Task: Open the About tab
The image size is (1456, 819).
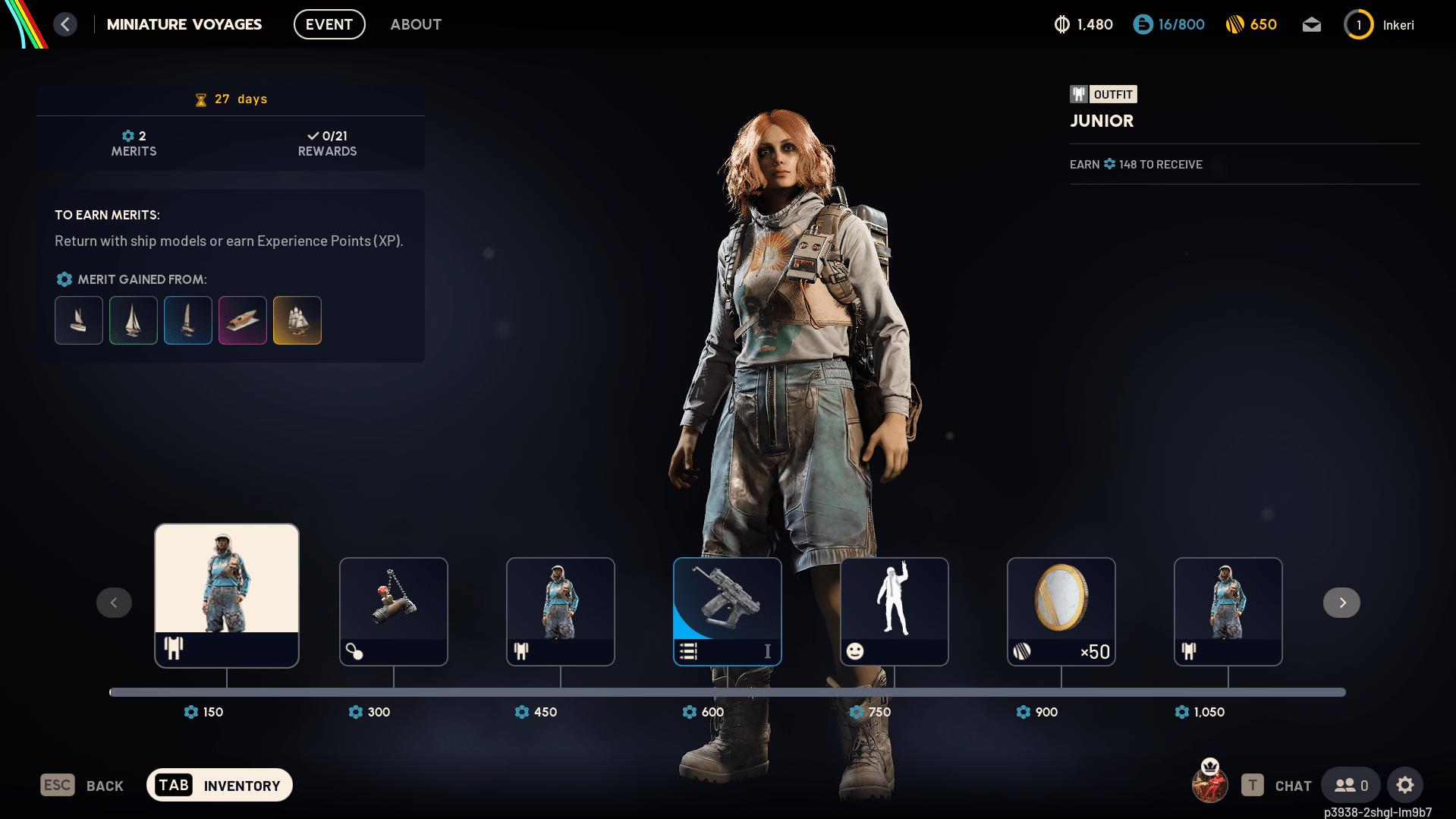Action: click(416, 24)
